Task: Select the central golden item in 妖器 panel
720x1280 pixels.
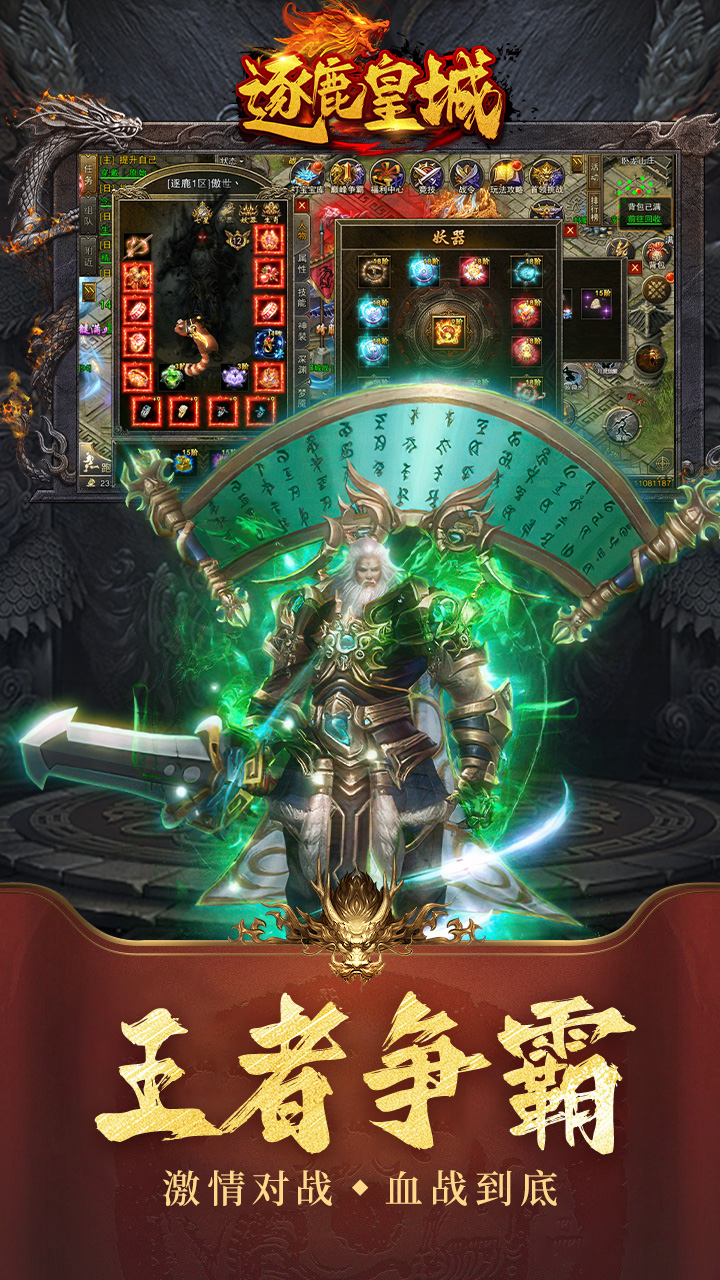Action: (x=447, y=329)
